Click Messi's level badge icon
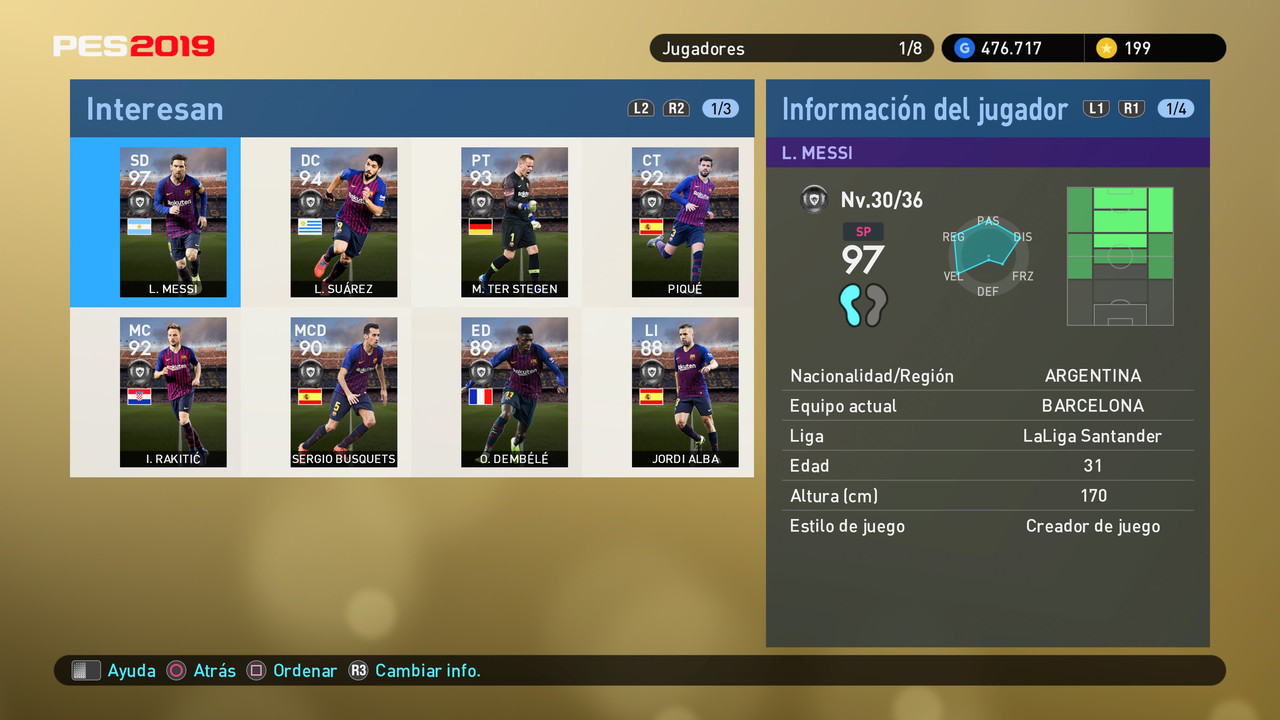 815,198
